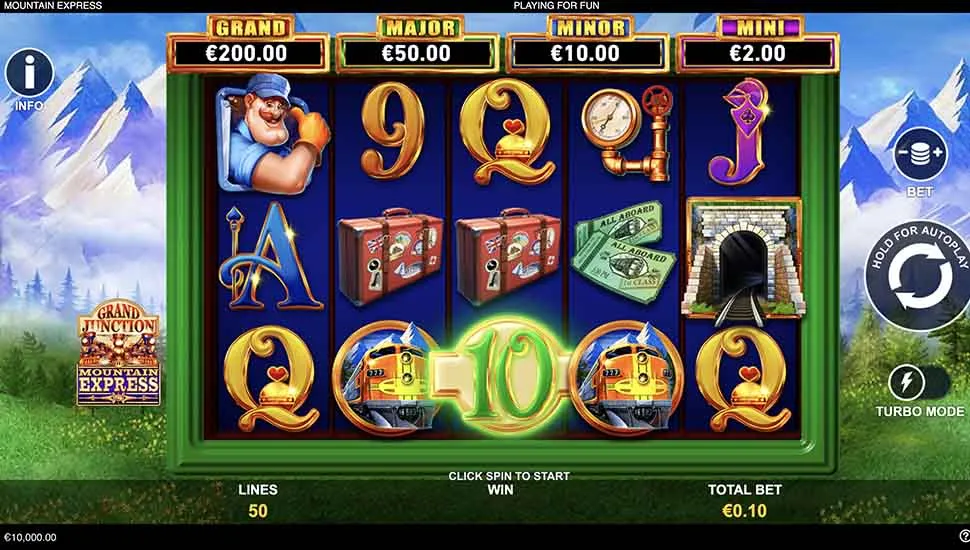Open the Info panel
970x550 pixels.
pyautogui.click(x=30, y=72)
